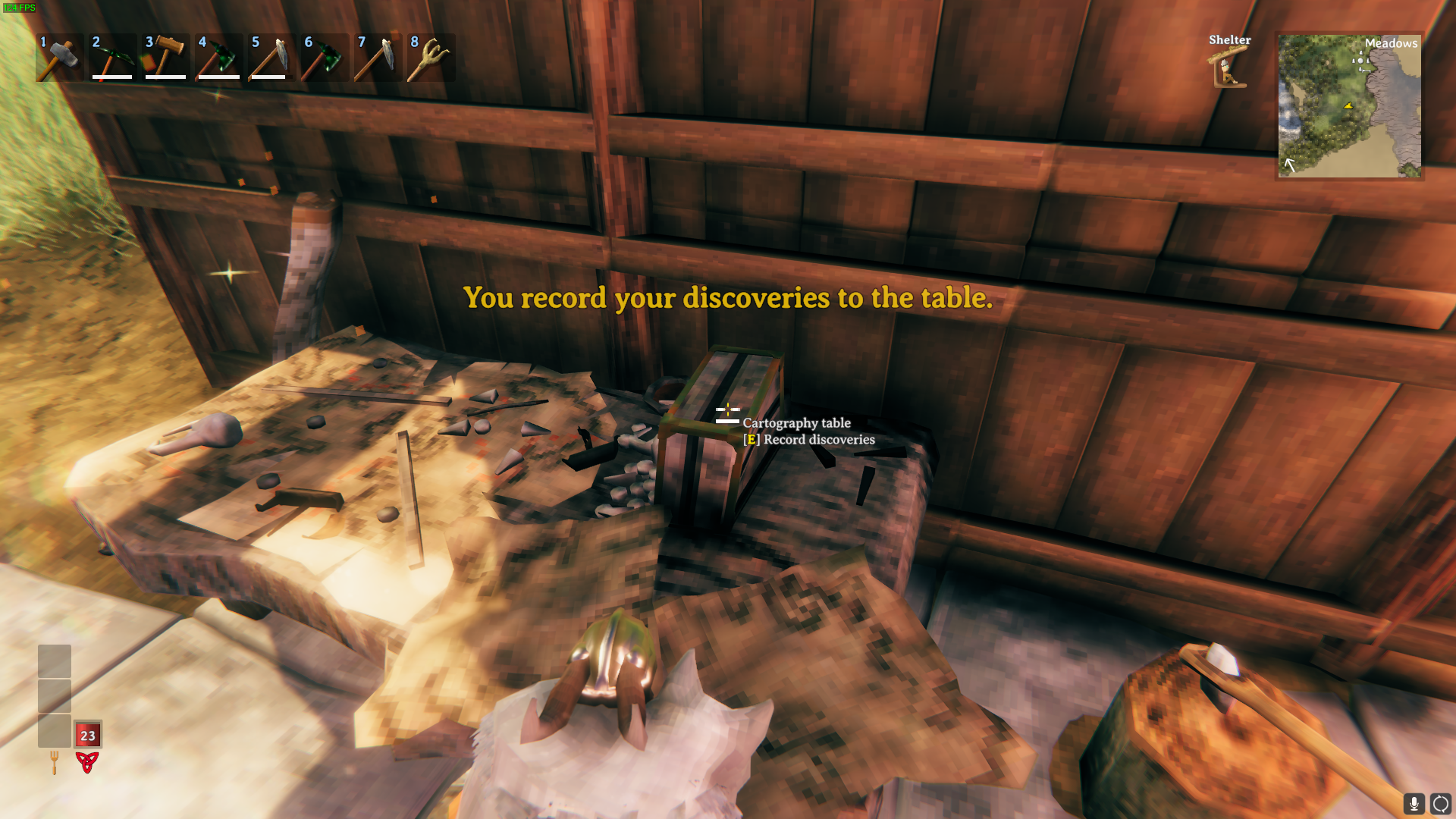
Task: Equip the three-pronged cultivator in slot 8
Action: click(x=431, y=58)
